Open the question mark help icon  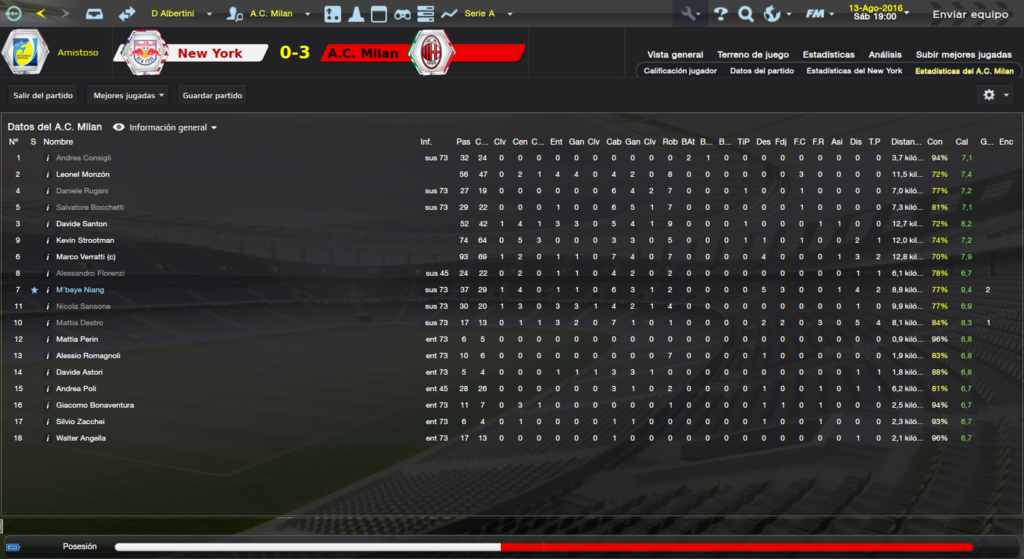pyautogui.click(x=720, y=14)
